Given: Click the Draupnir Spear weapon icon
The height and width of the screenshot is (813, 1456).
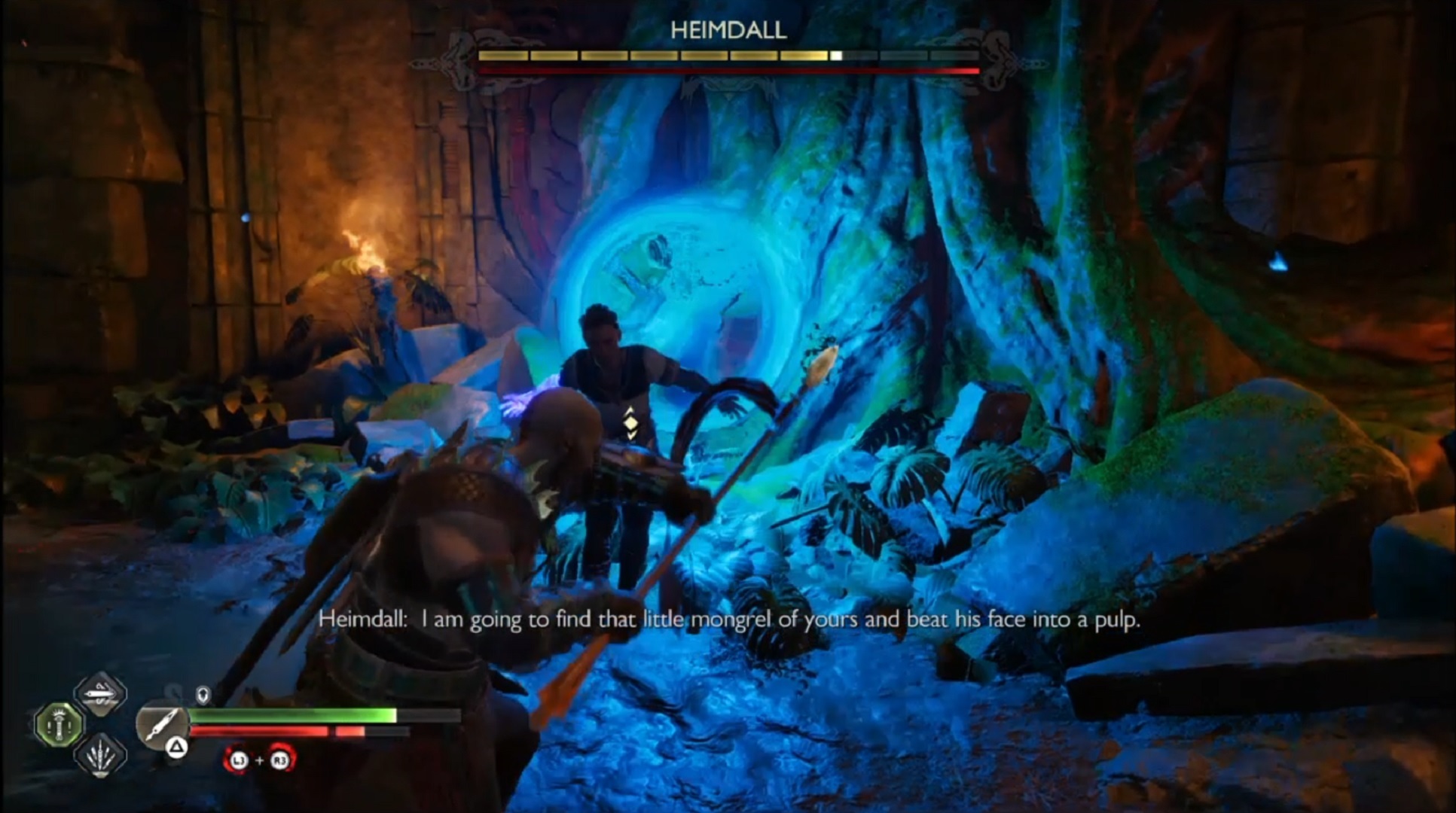Looking at the screenshot, I should tap(162, 723).
